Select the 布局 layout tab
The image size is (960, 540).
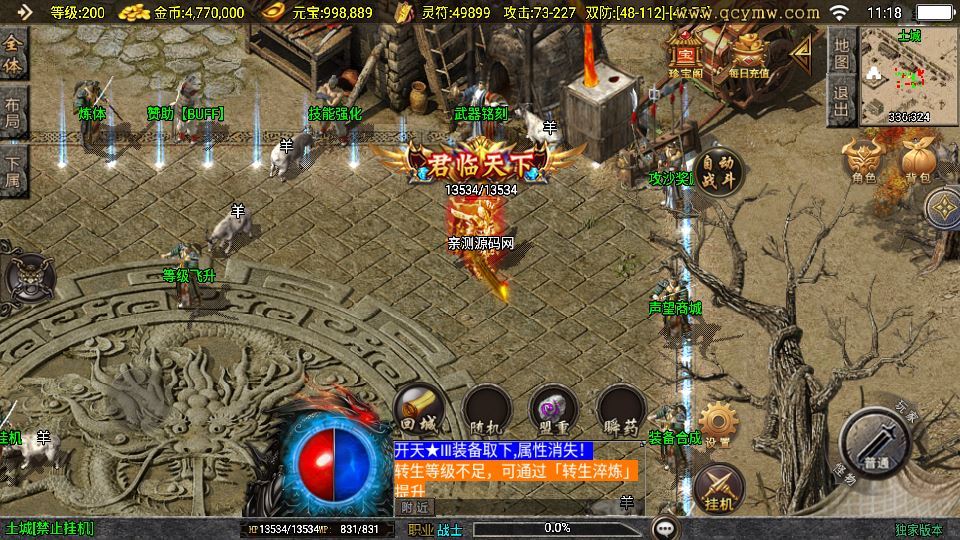(x=13, y=110)
